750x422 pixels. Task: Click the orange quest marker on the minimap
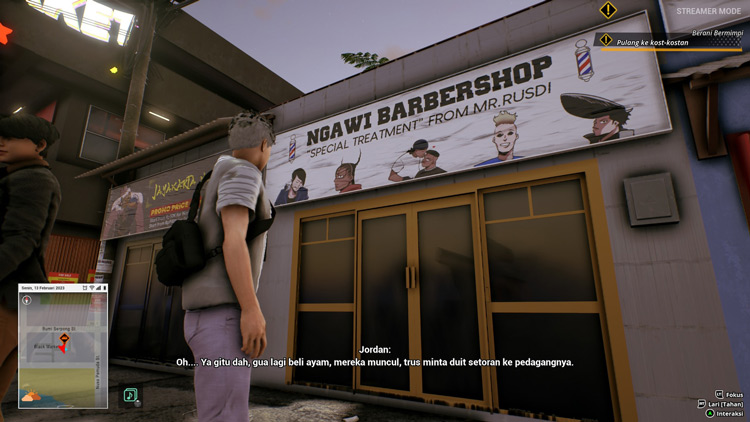coord(64,338)
